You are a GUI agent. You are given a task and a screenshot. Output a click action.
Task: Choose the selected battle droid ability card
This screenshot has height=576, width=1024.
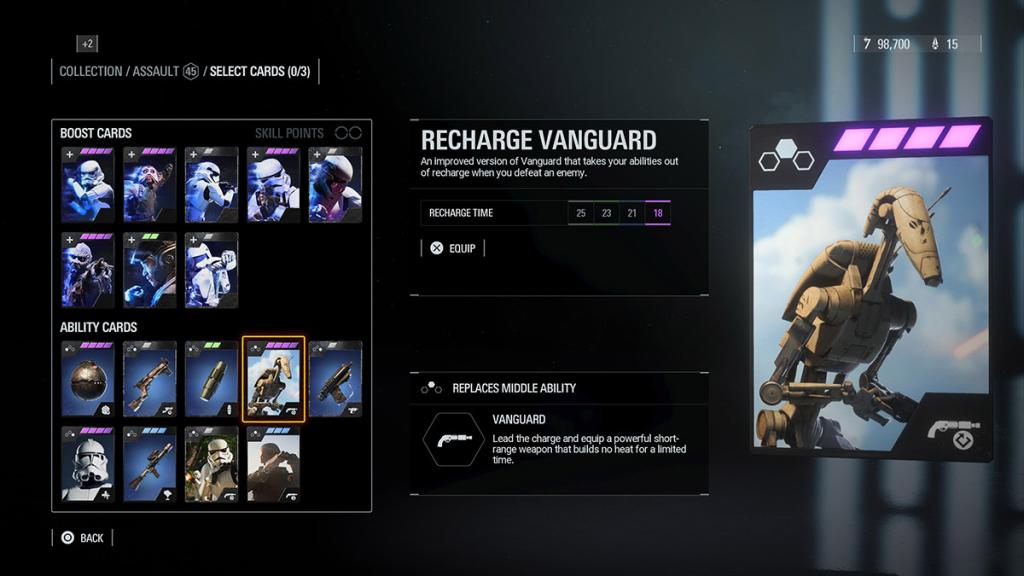pyautogui.click(x=274, y=379)
